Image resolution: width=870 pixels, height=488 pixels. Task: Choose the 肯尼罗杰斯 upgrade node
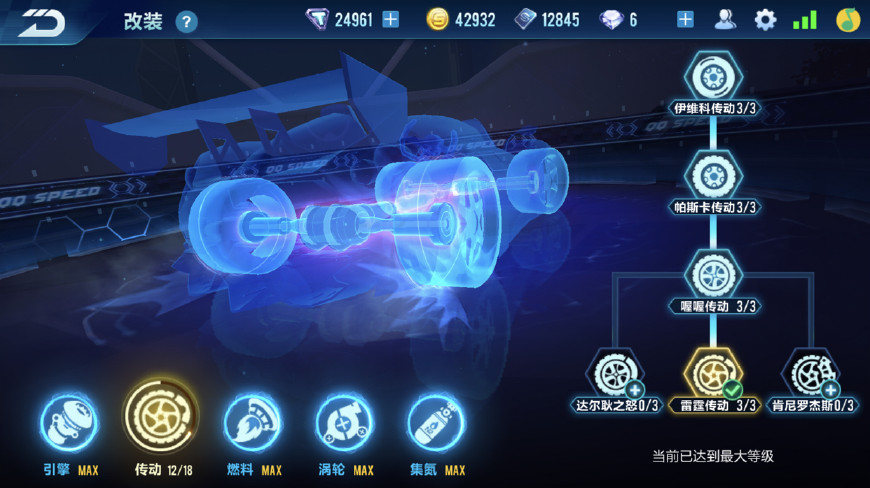click(x=811, y=373)
